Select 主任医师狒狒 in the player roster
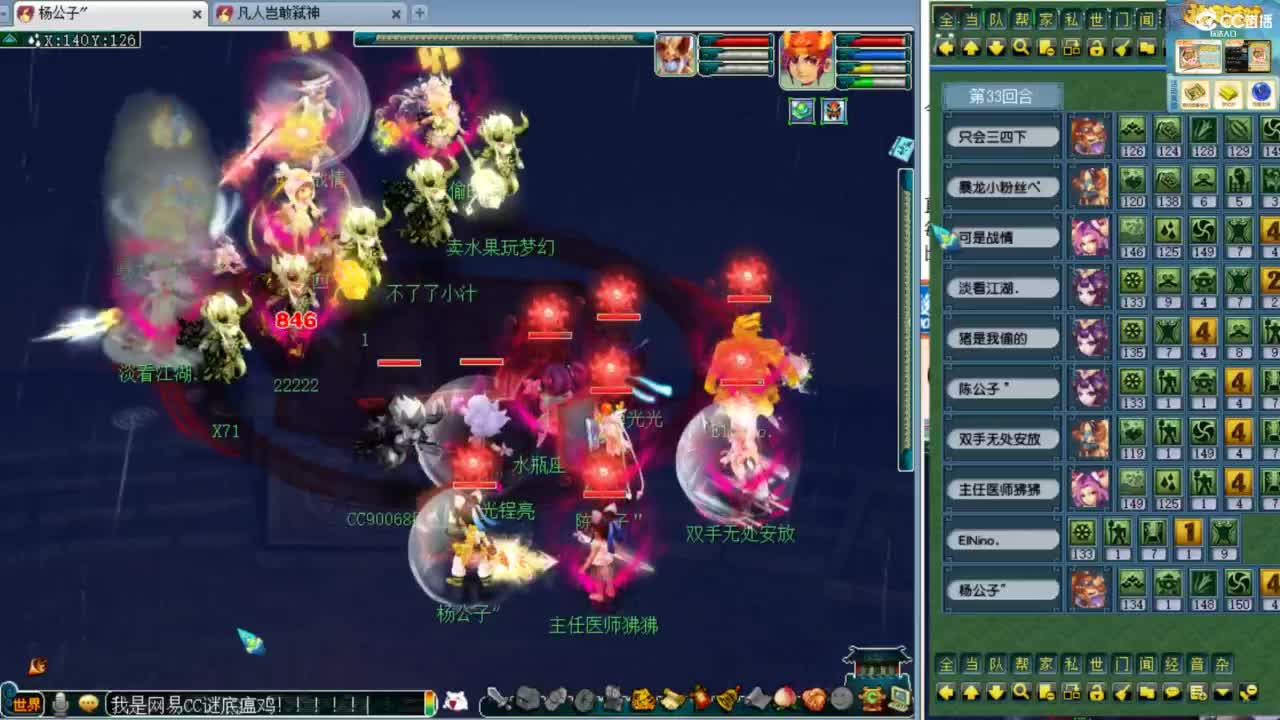This screenshot has width=1280, height=720. tap(1000, 489)
